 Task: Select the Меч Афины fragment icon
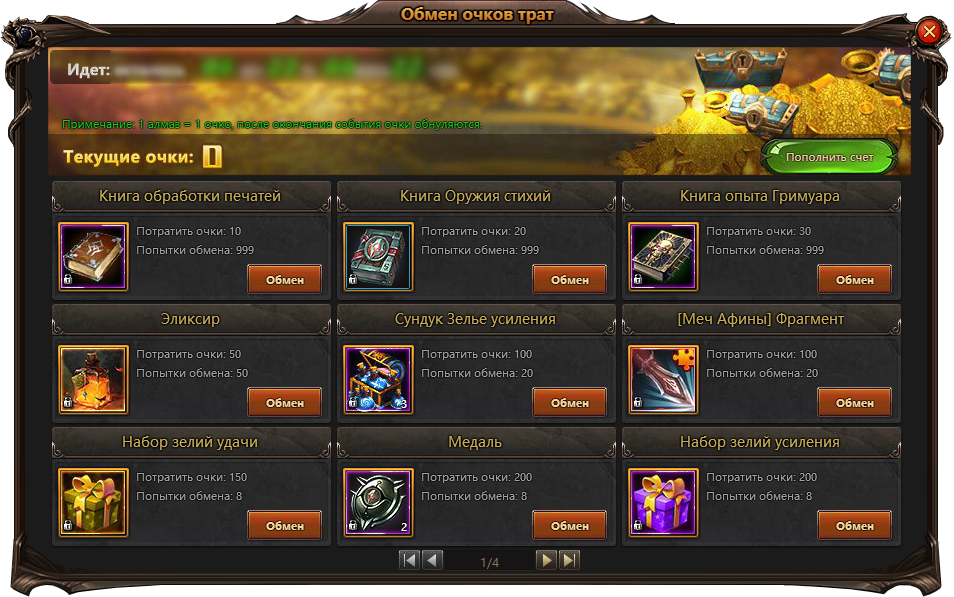[x=663, y=379]
